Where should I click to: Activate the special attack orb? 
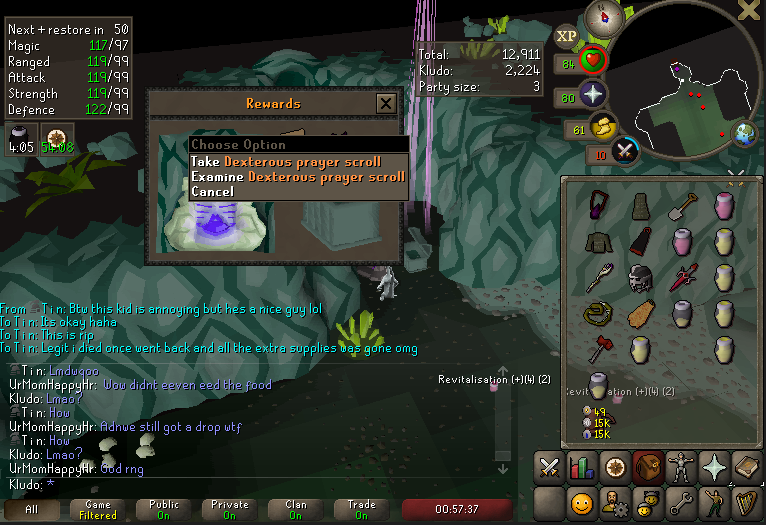click(x=625, y=151)
